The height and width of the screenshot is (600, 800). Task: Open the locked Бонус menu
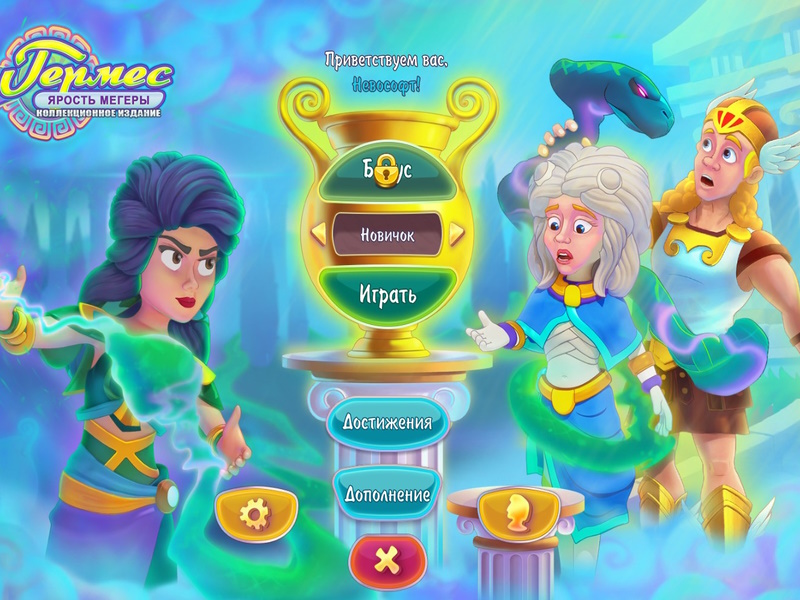pyautogui.click(x=387, y=168)
